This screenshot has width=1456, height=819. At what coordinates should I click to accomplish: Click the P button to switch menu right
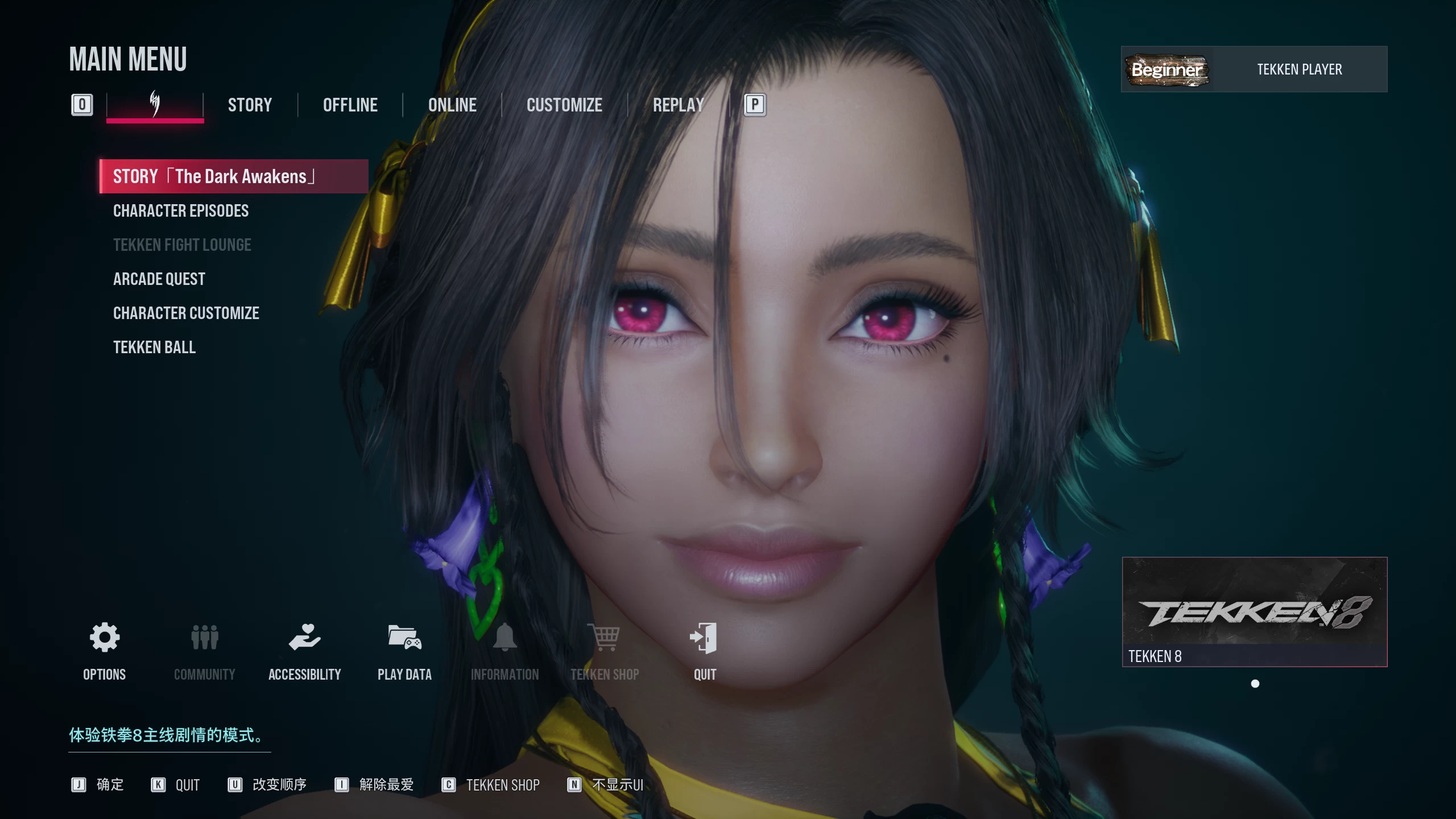coord(755,105)
